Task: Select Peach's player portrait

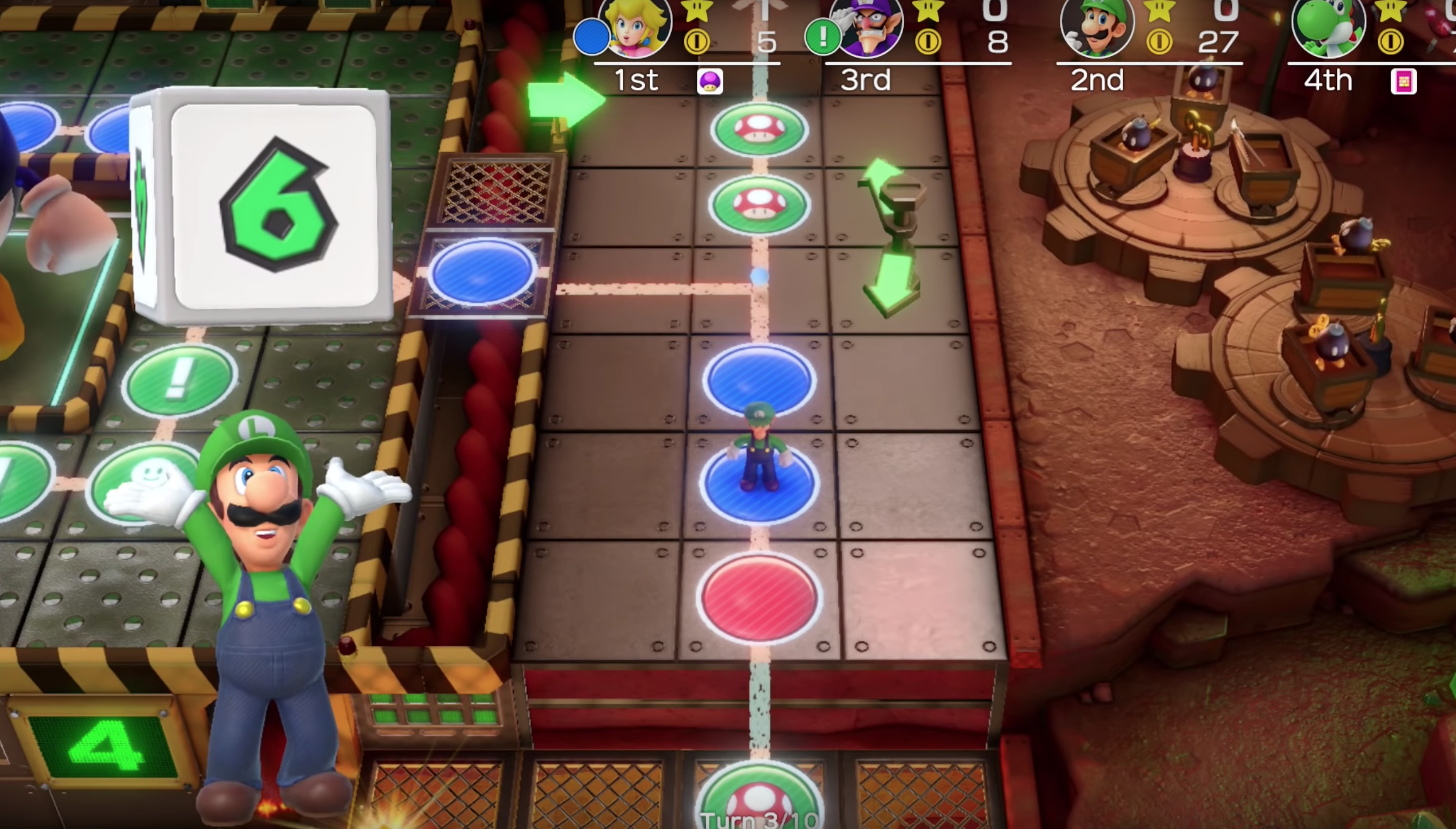Action: click(x=635, y=26)
